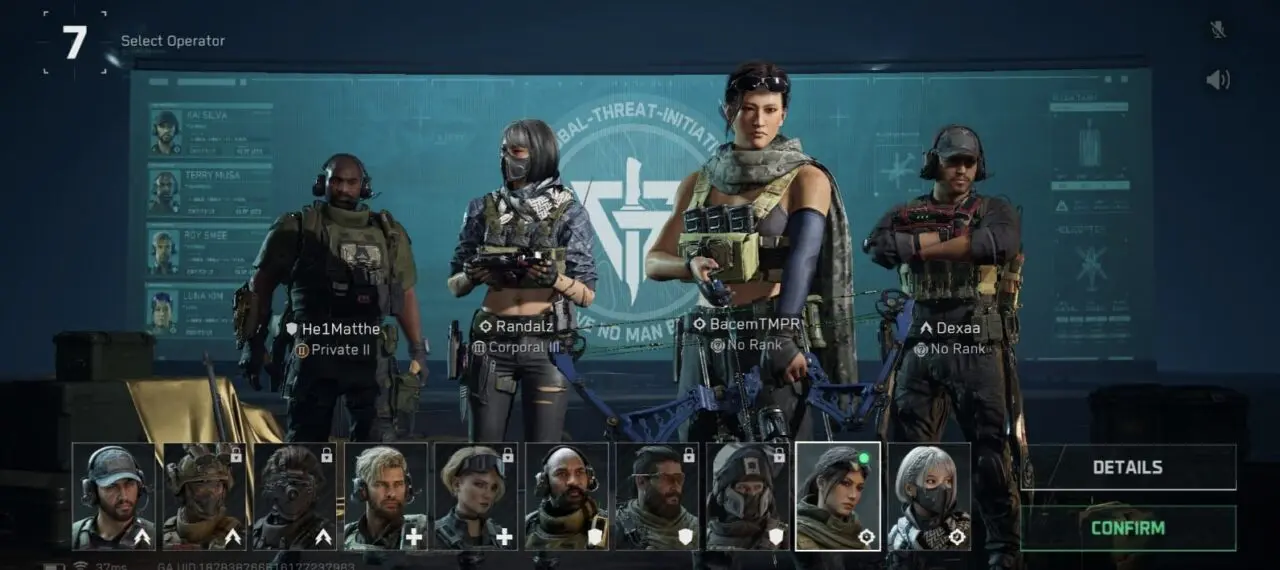Choose the blond male medic operator
The image size is (1280, 570).
[386, 496]
